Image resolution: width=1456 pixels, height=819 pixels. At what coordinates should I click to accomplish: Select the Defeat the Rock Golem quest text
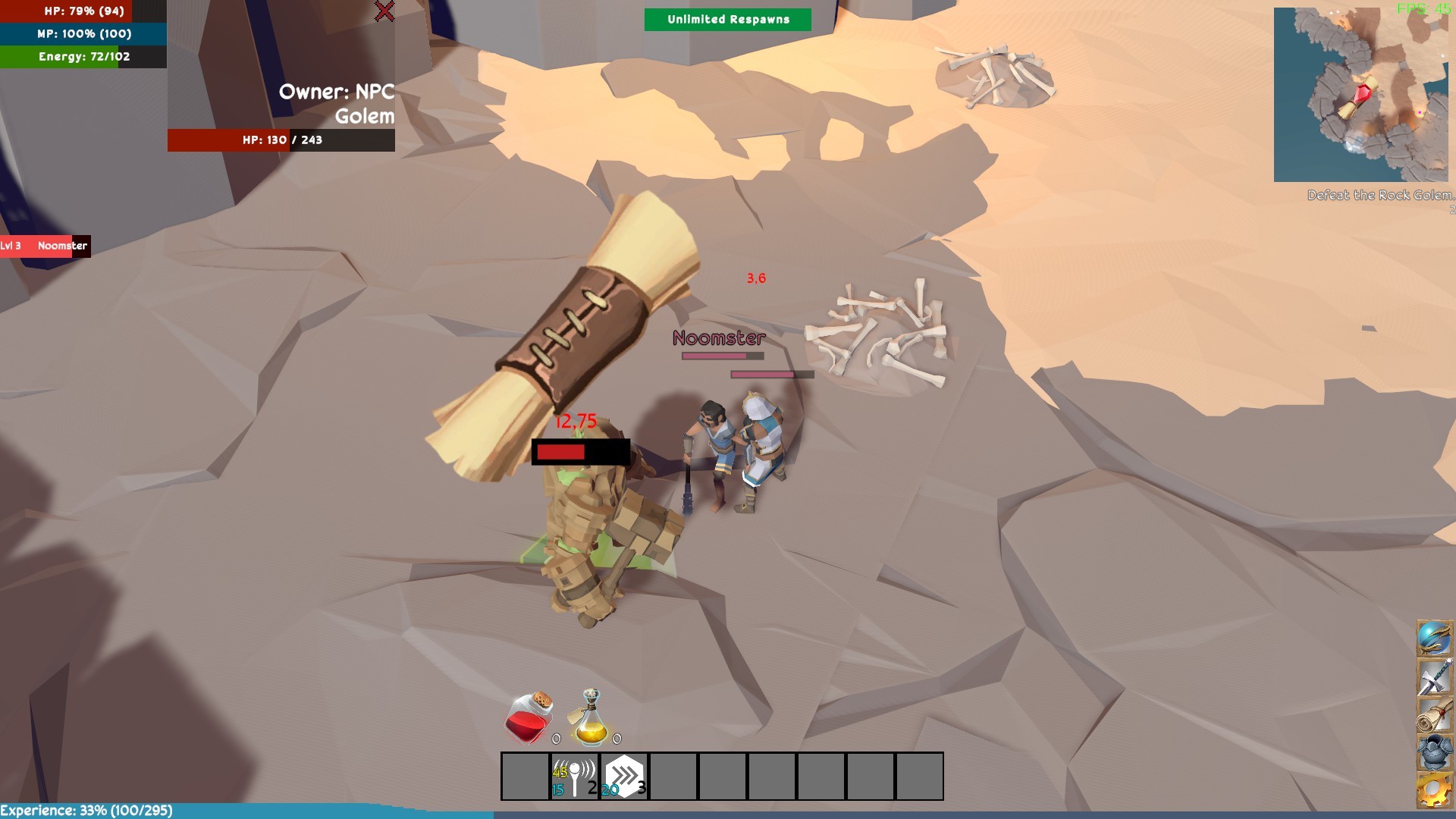1380,194
